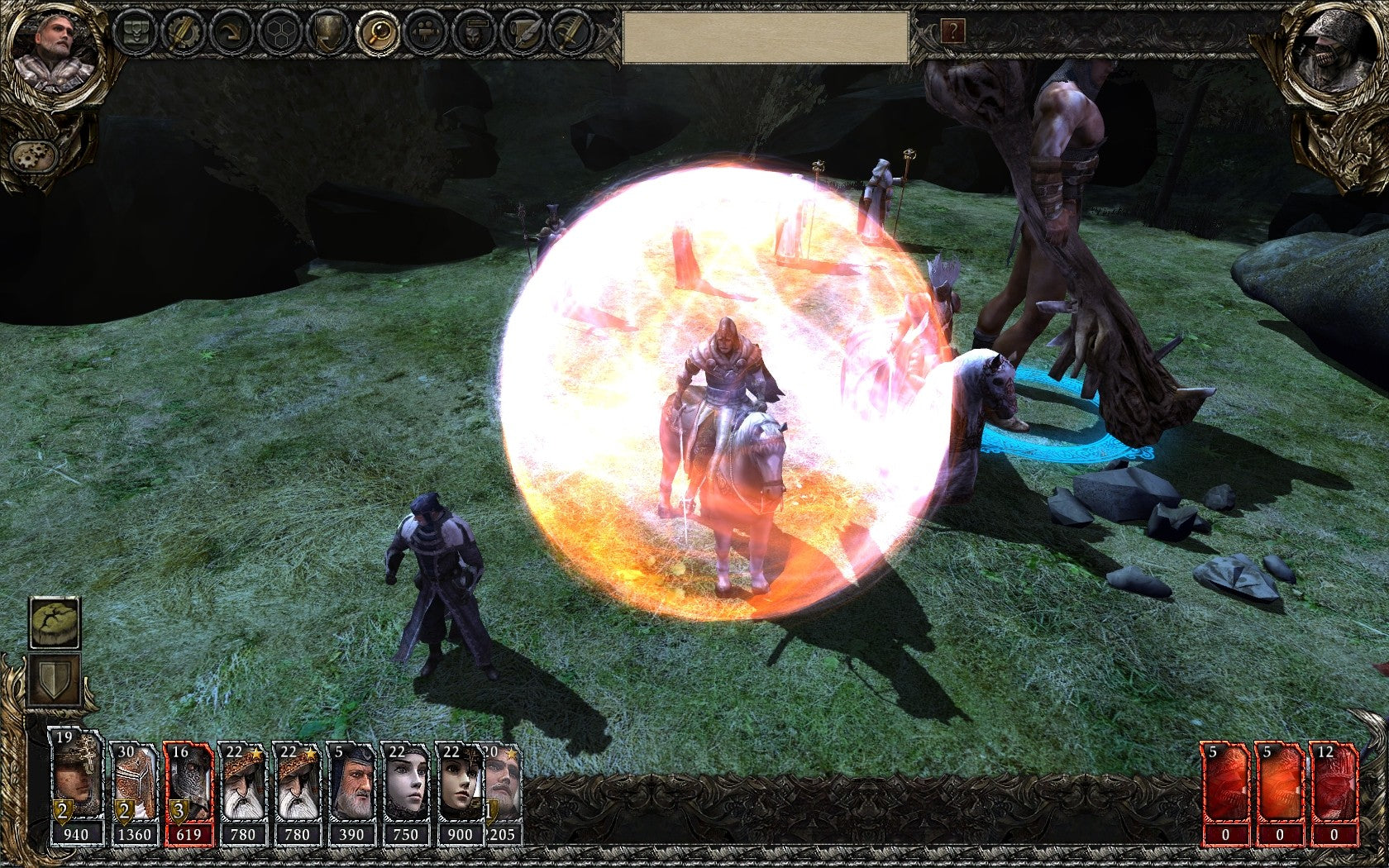The width and height of the screenshot is (1389, 868).
Task: Click the red question mark help button
Action: [x=952, y=32]
